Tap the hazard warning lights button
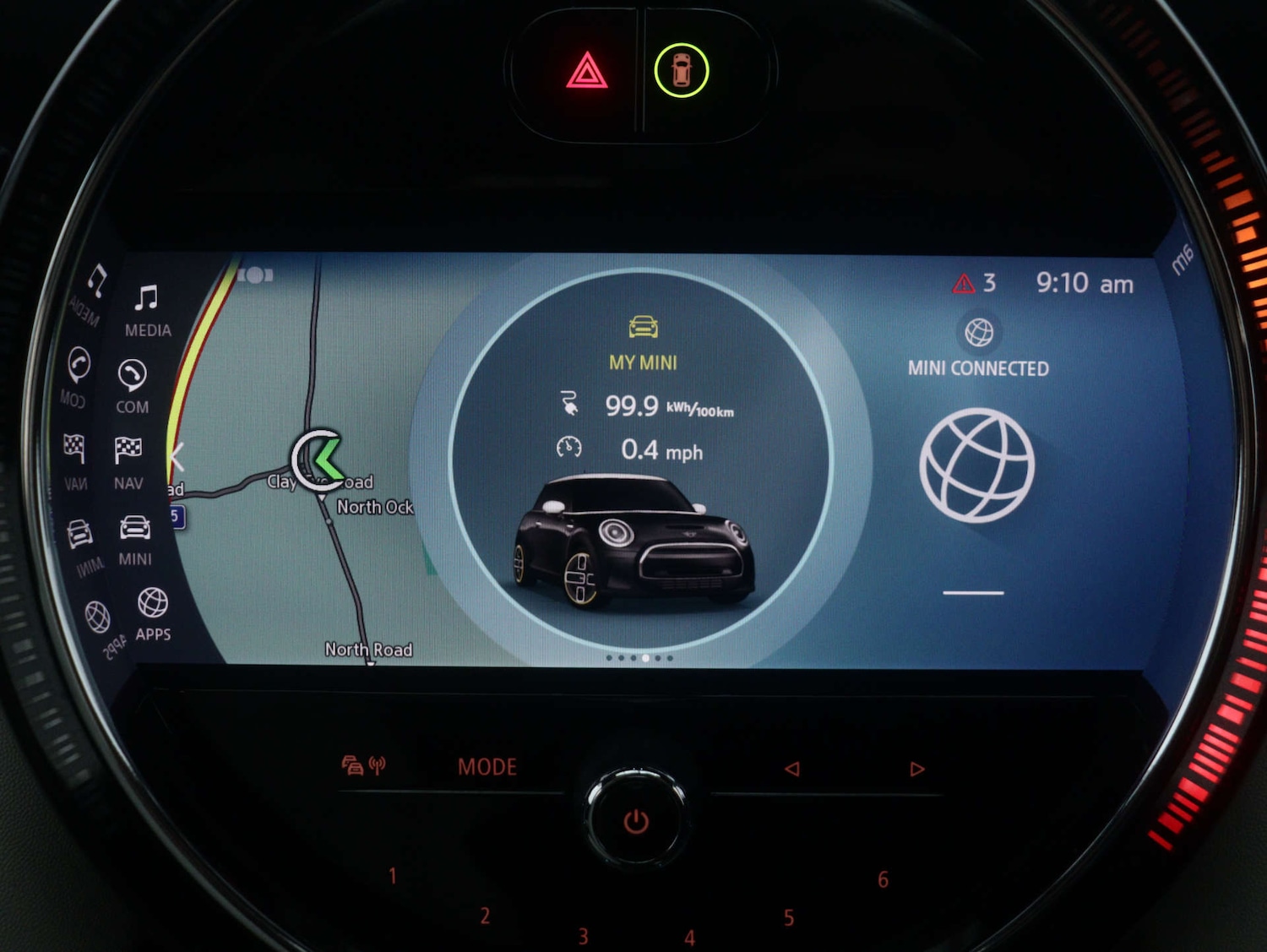This screenshot has width=1267, height=952. pyautogui.click(x=587, y=71)
